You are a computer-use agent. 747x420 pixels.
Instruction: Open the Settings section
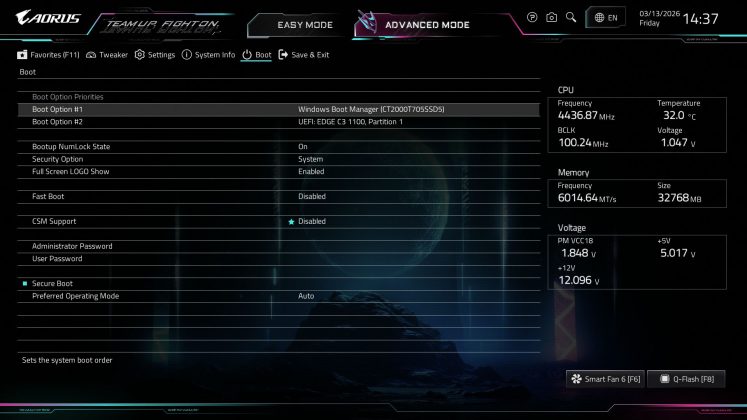pos(155,55)
